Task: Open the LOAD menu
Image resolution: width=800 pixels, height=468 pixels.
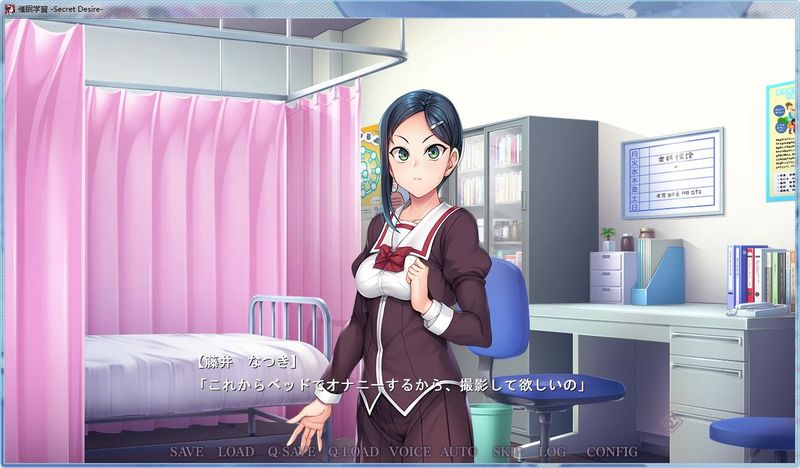Action: tap(236, 452)
